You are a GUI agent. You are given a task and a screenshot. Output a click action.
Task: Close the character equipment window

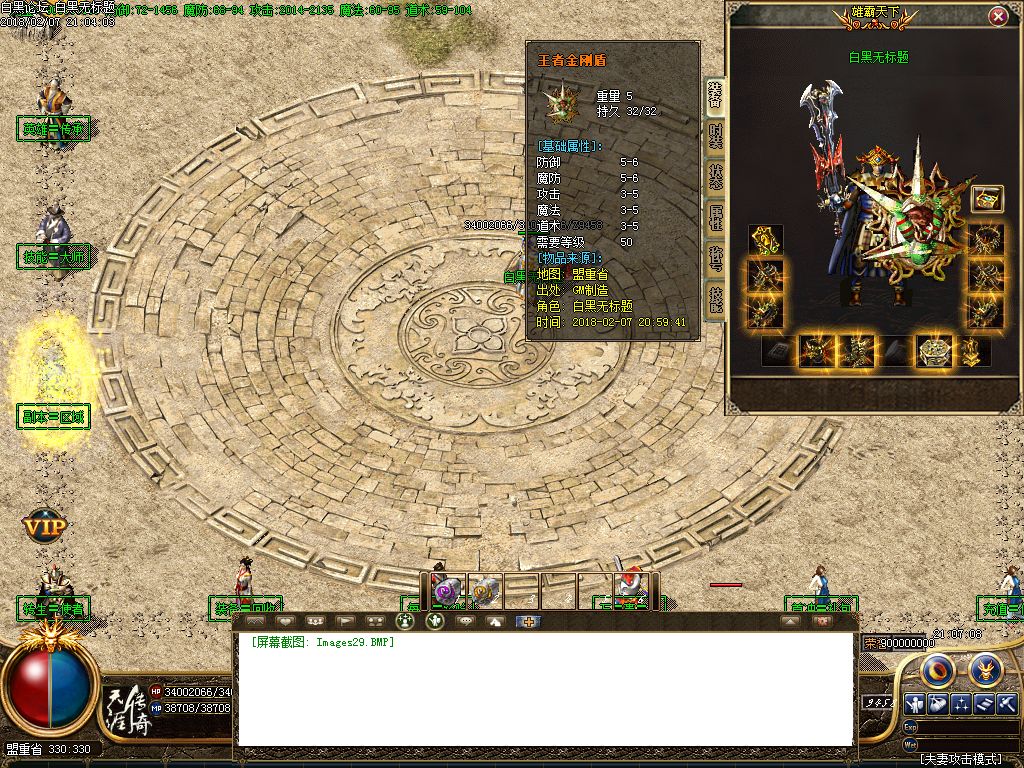997,16
